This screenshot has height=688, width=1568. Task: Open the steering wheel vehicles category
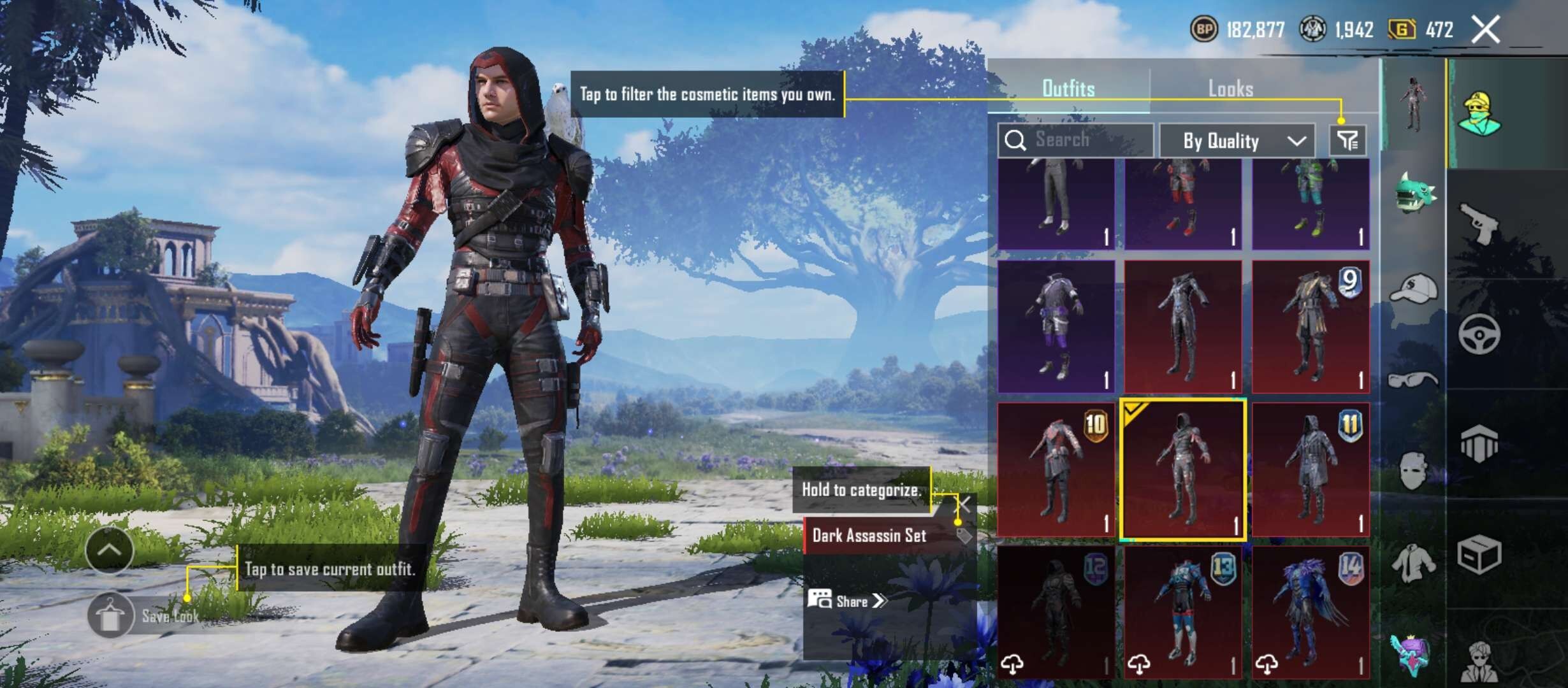(x=1479, y=334)
